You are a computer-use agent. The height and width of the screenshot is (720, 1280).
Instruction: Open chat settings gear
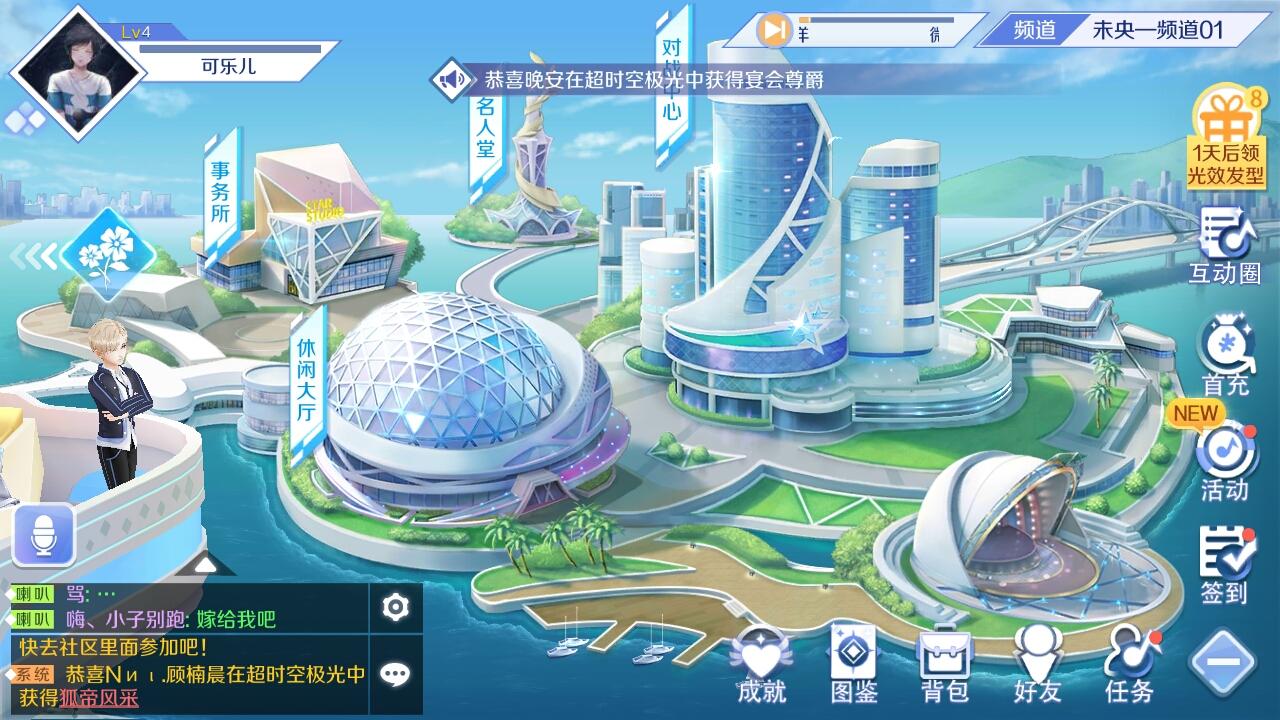point(396,607)
